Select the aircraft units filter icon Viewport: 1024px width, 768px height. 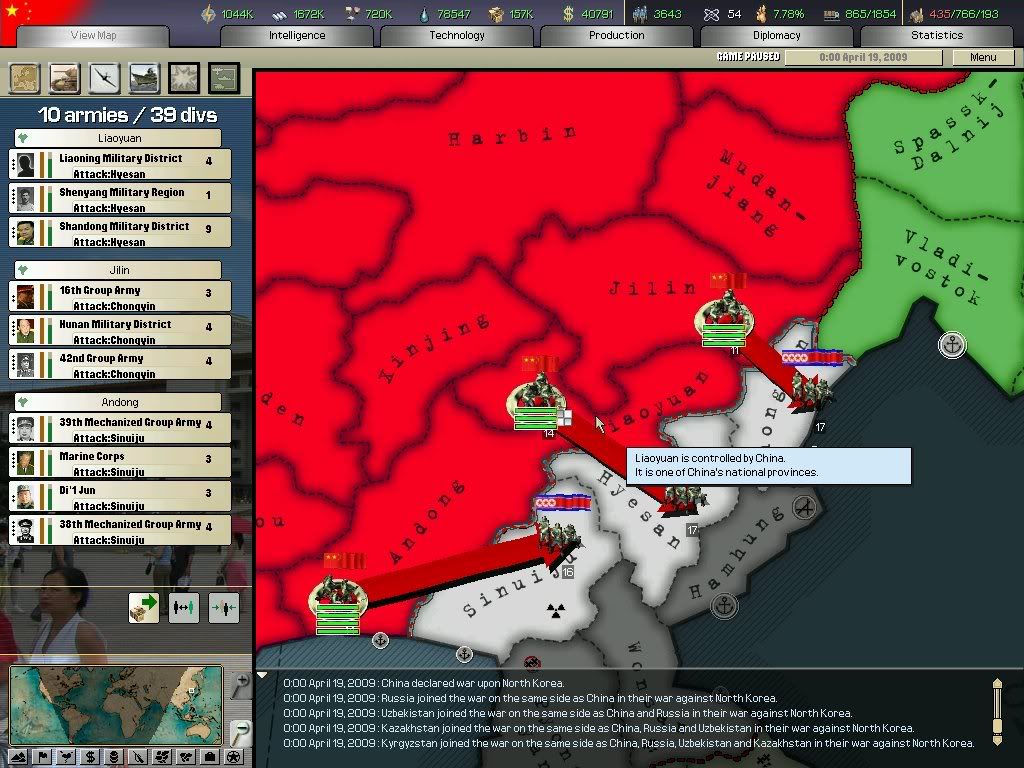point(104,78)
